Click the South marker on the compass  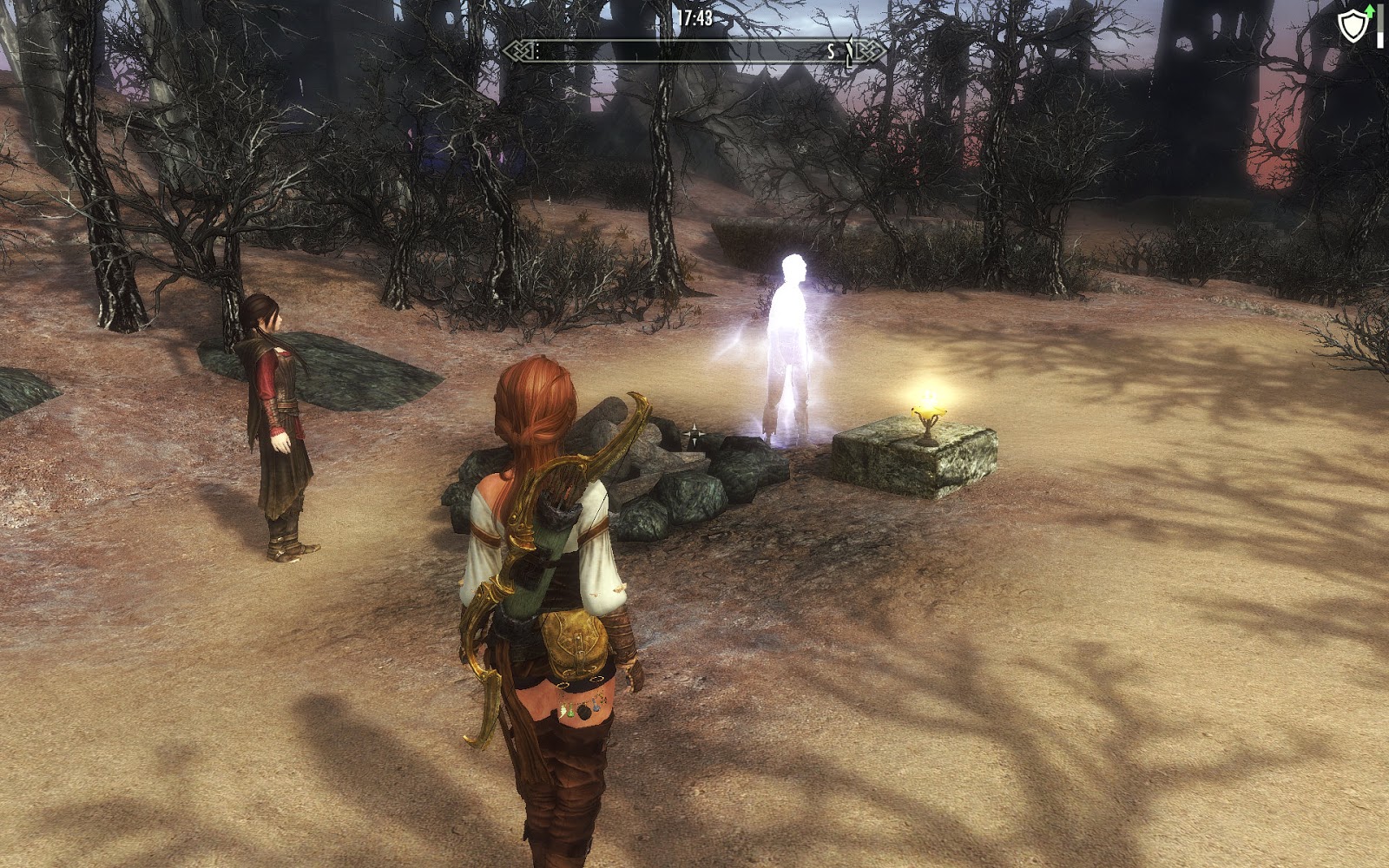click(831, 52)
